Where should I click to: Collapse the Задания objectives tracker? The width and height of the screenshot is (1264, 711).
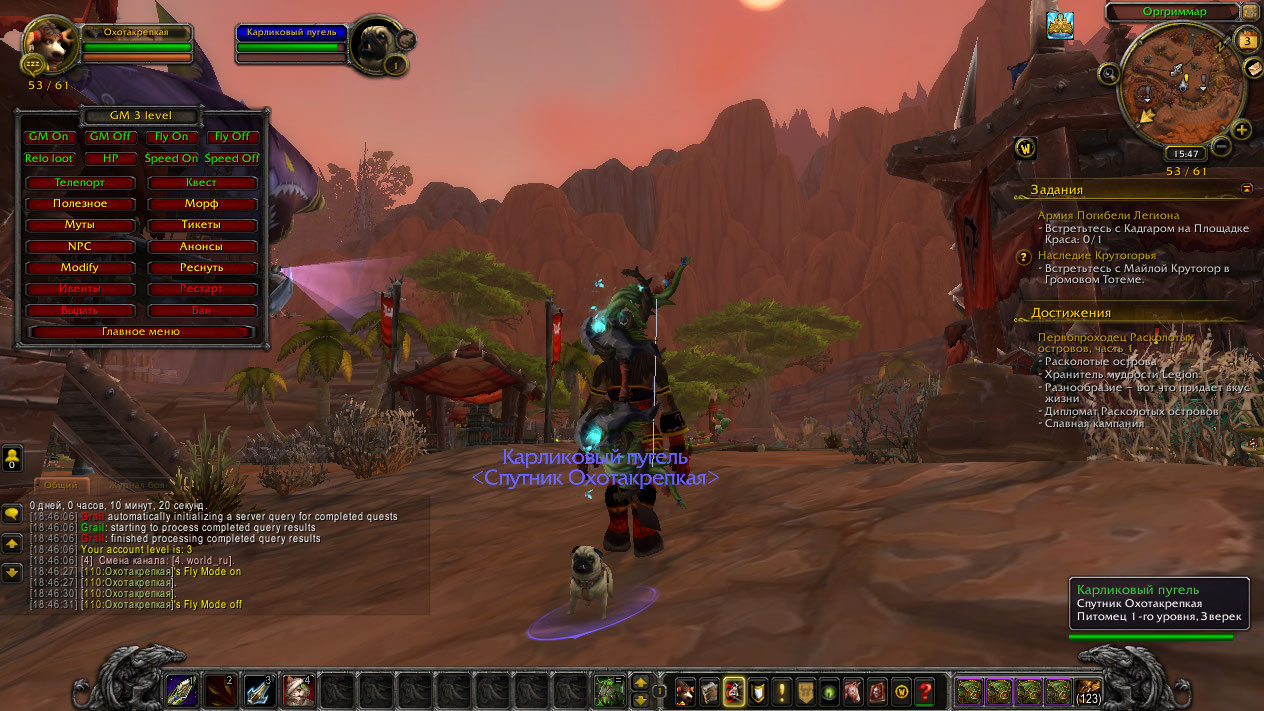tap(1247, 187)
